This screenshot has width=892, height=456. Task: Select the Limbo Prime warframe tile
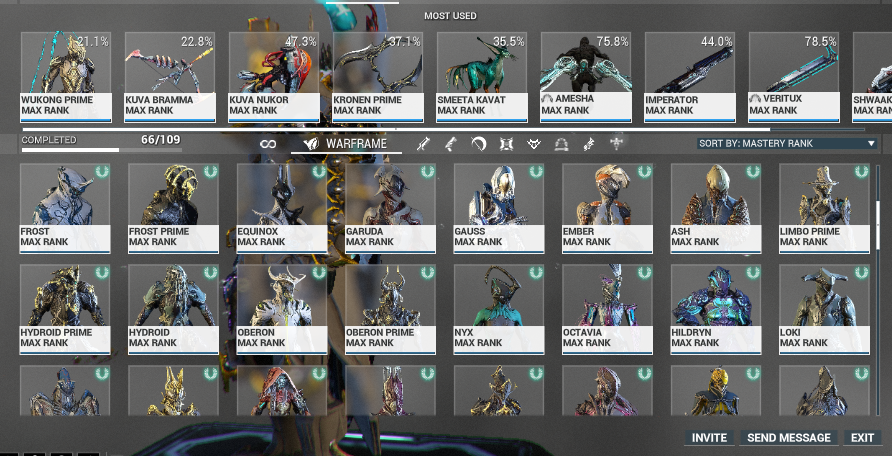click(x=824, y=206)
